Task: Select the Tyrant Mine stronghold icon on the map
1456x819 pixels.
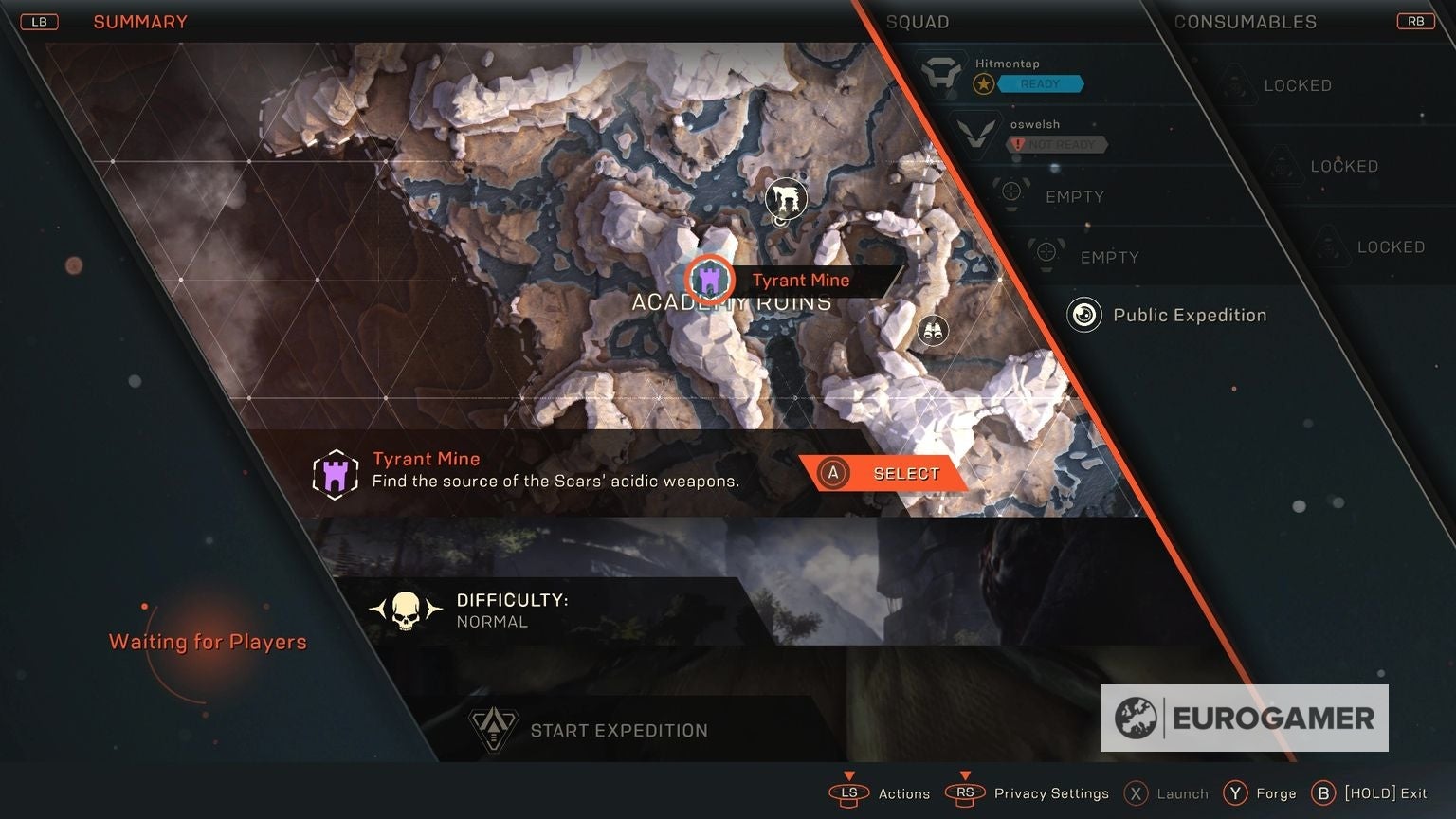Action: pos(709,280)
